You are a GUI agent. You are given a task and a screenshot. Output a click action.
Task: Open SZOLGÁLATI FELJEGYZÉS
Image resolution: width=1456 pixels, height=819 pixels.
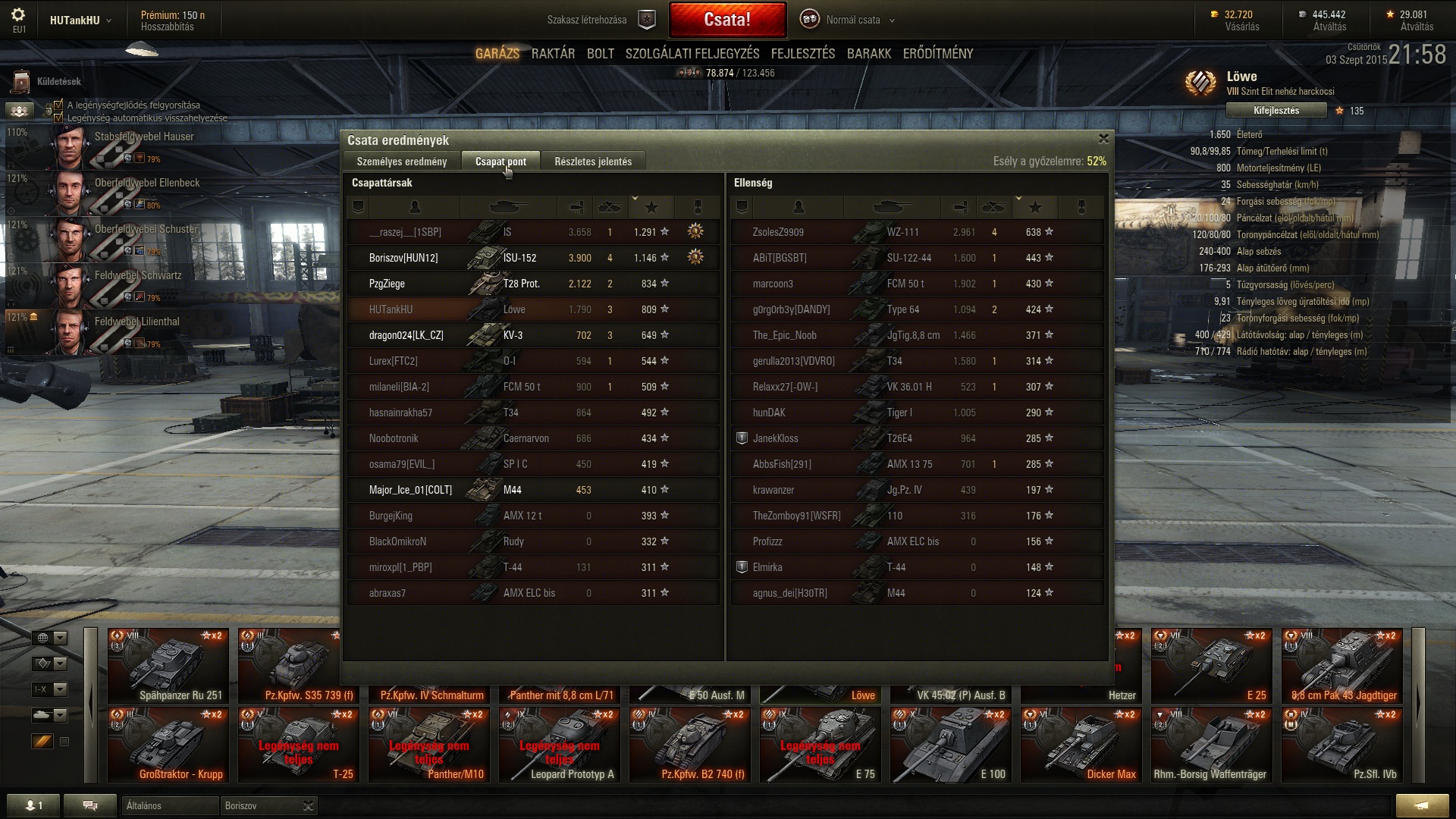692,54
